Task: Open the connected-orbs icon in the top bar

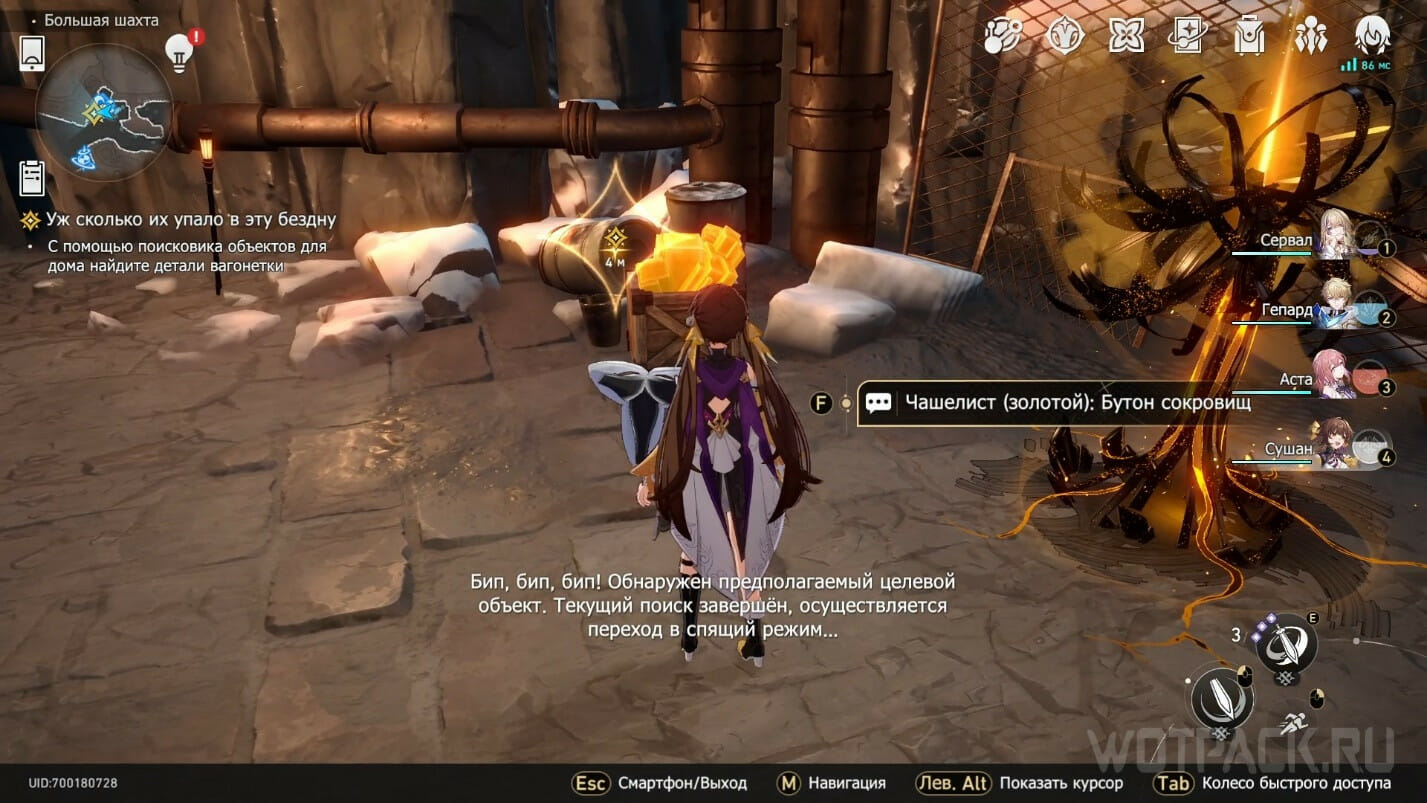Action: tap(1002, 37)
